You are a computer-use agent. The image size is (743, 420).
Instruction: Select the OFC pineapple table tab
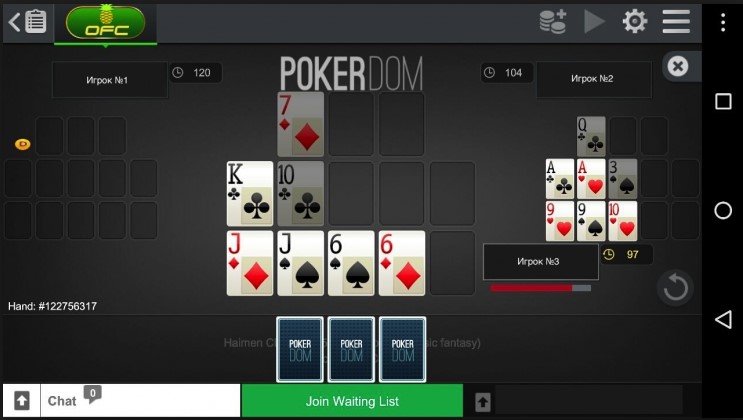[x=105, y=21]
